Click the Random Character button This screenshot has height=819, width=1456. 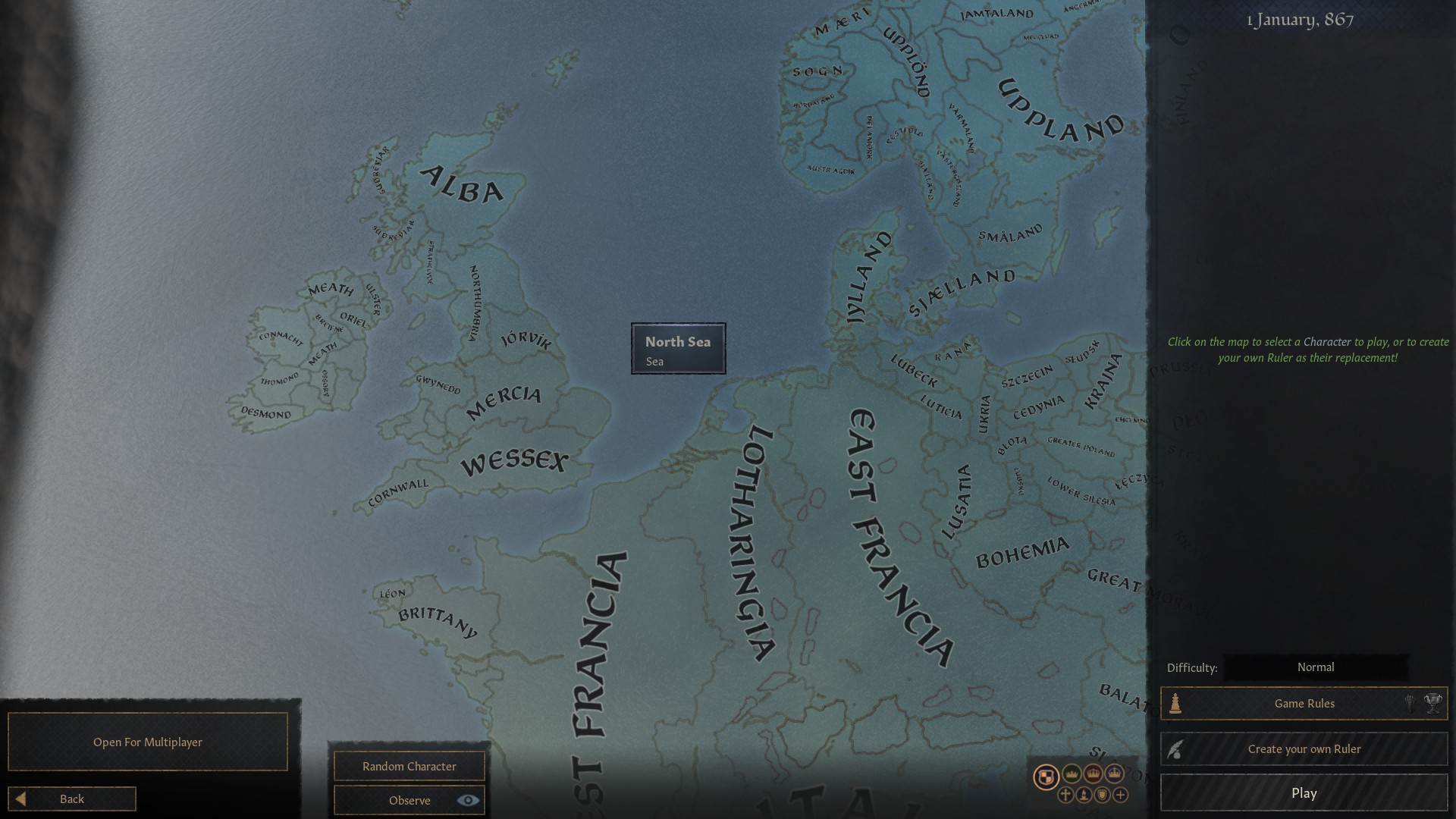click(x=409, y=766)
